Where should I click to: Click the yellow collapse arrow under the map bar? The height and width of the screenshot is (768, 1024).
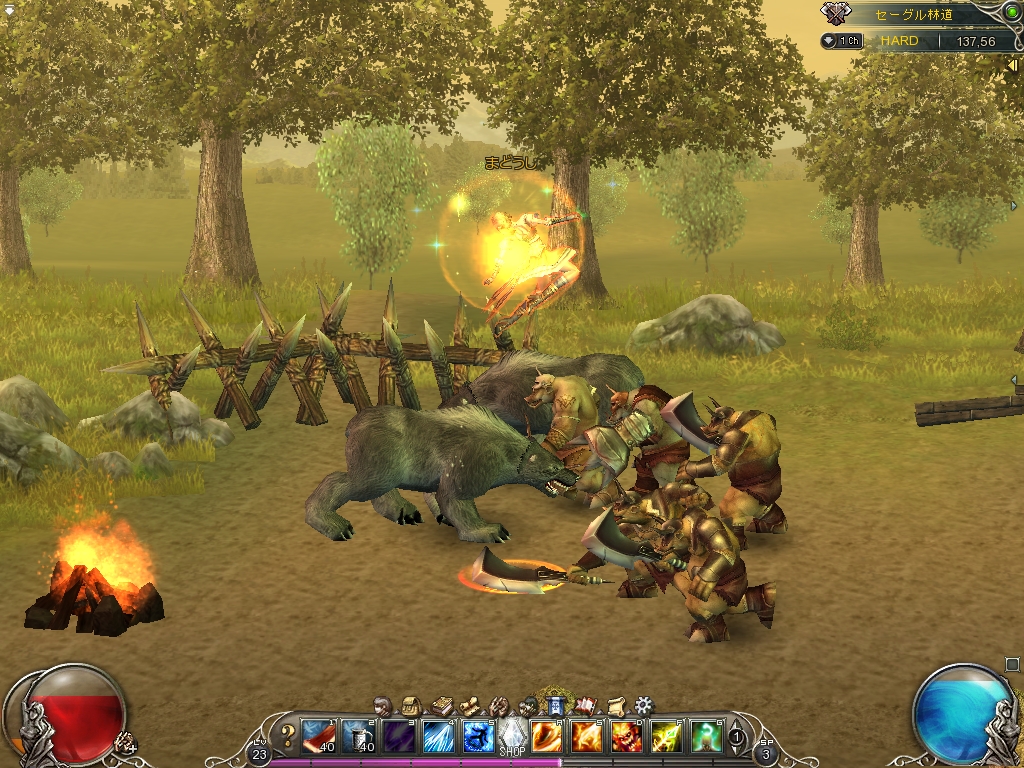[x=1011, y=64]
